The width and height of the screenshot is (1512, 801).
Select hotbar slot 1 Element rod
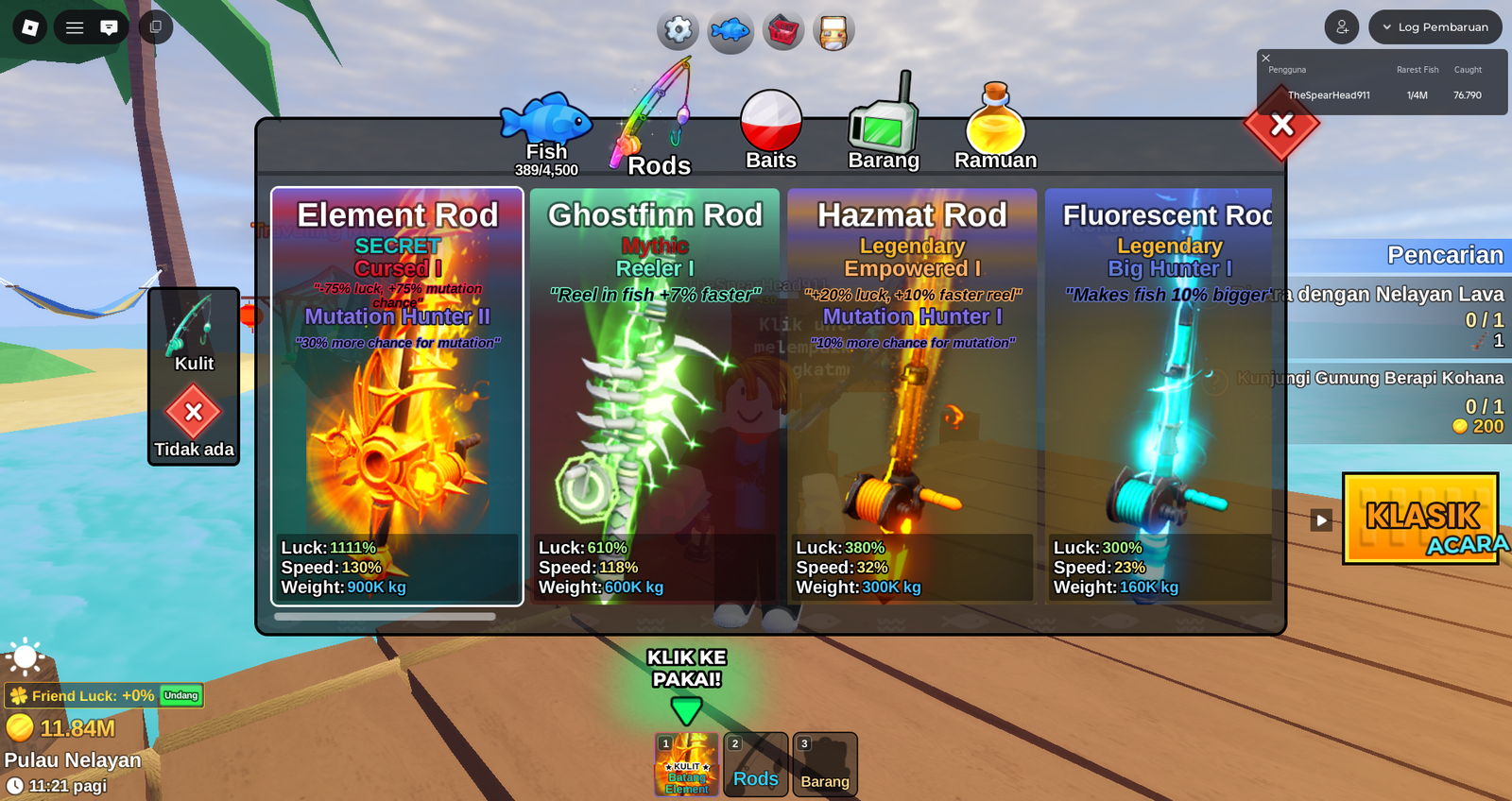(687, 764)
